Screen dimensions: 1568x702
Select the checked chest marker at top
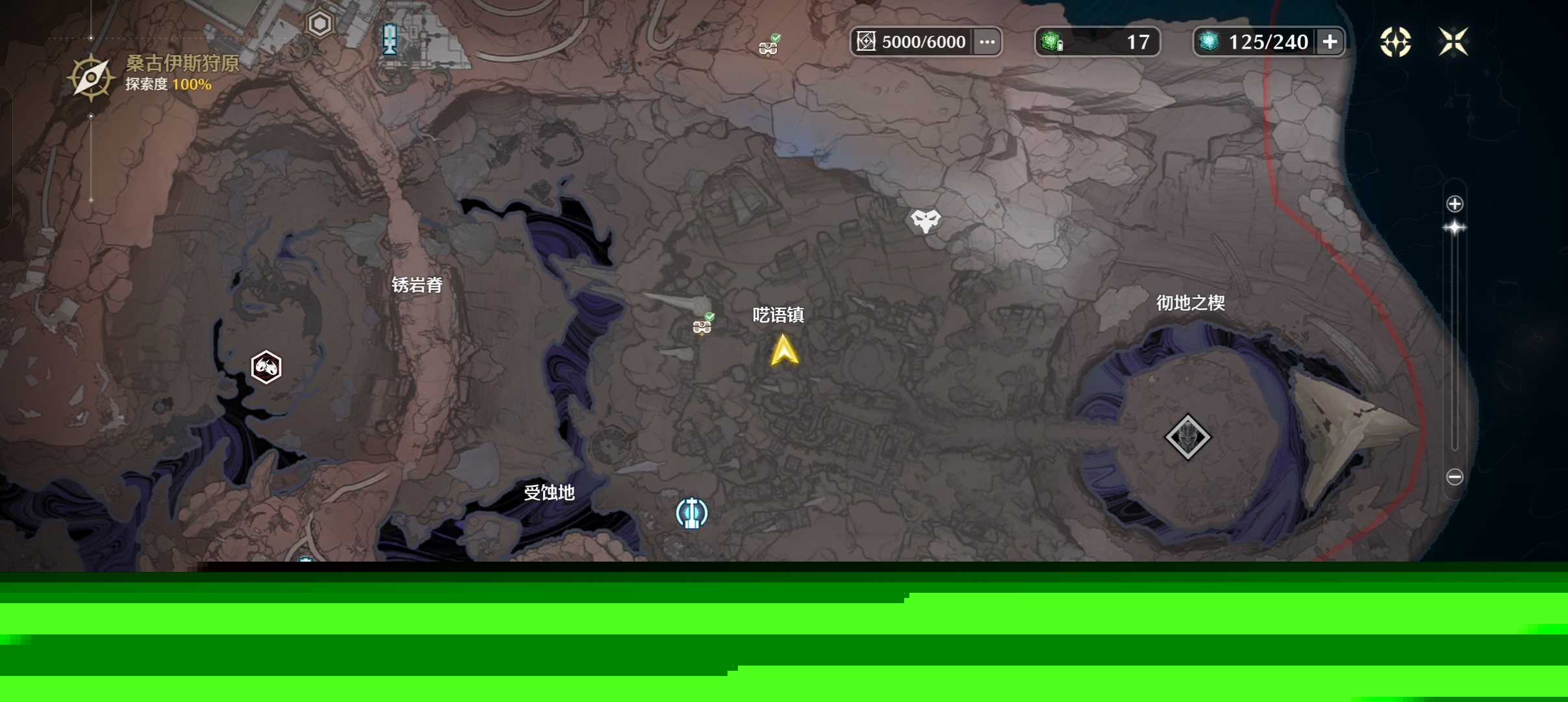[x=768, y=46]
